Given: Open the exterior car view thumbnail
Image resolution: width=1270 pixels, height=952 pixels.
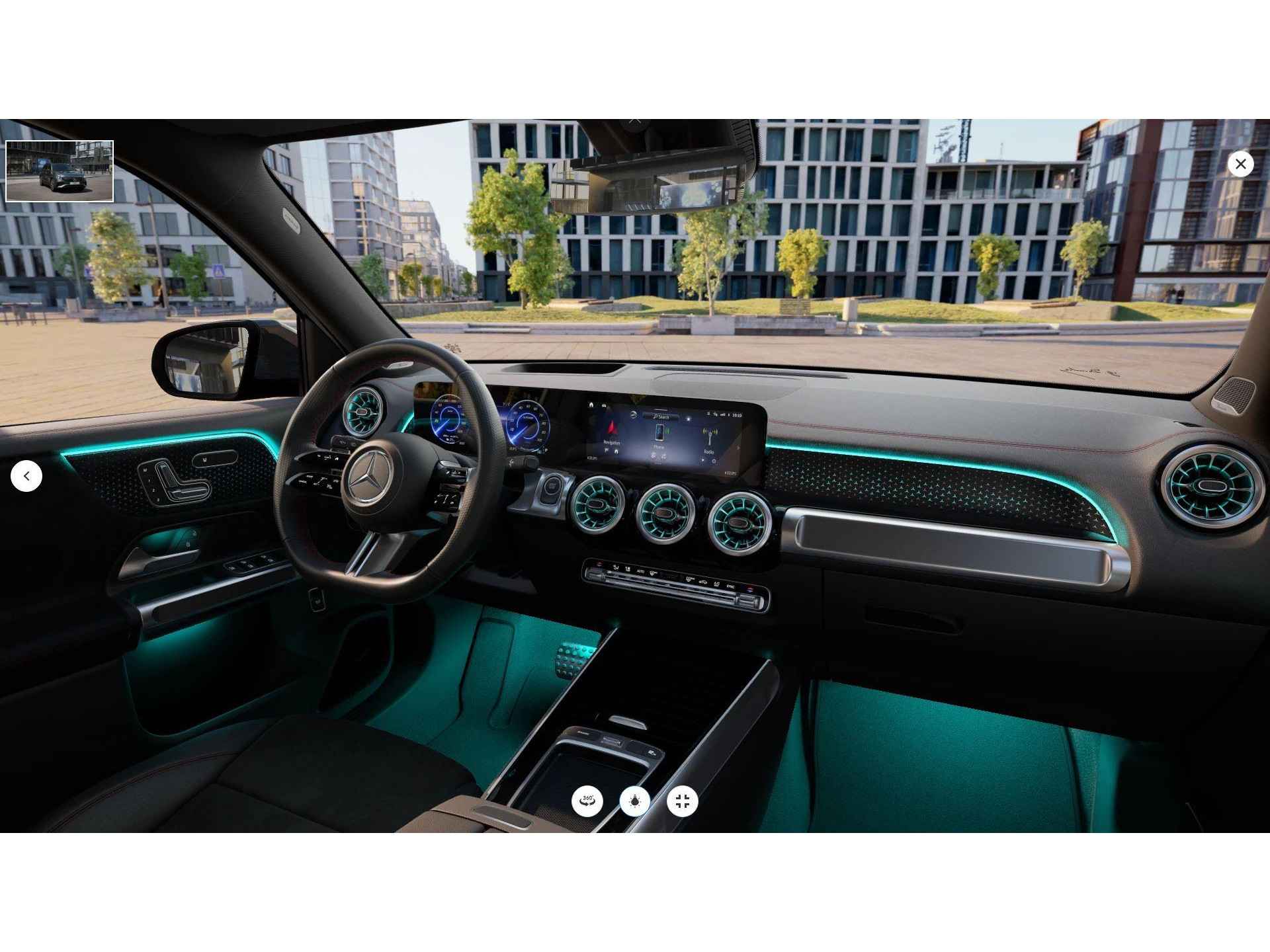Looking at the screenshot, I should point(60,171).
